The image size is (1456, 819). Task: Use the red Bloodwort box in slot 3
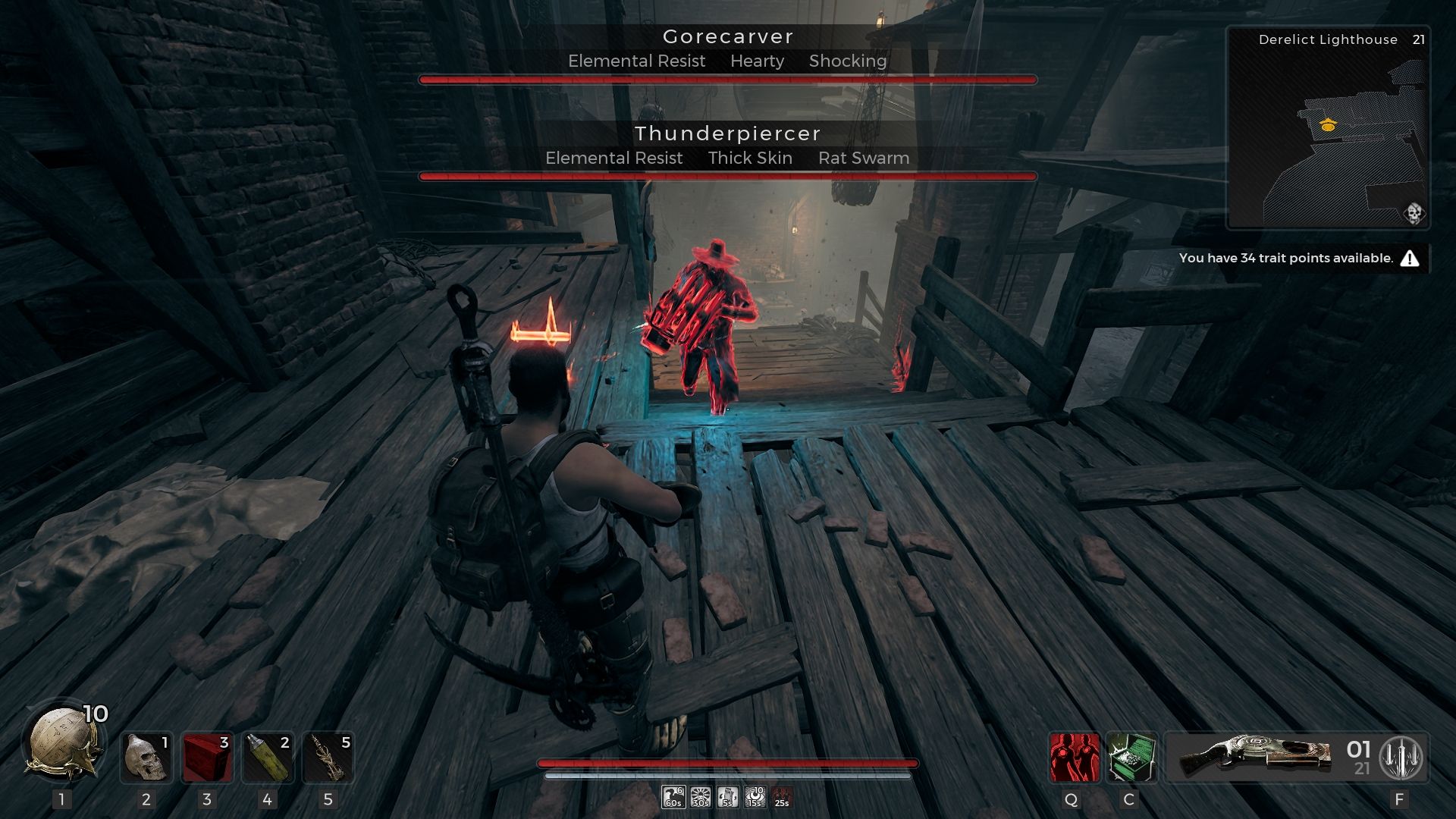pos(208,758)
